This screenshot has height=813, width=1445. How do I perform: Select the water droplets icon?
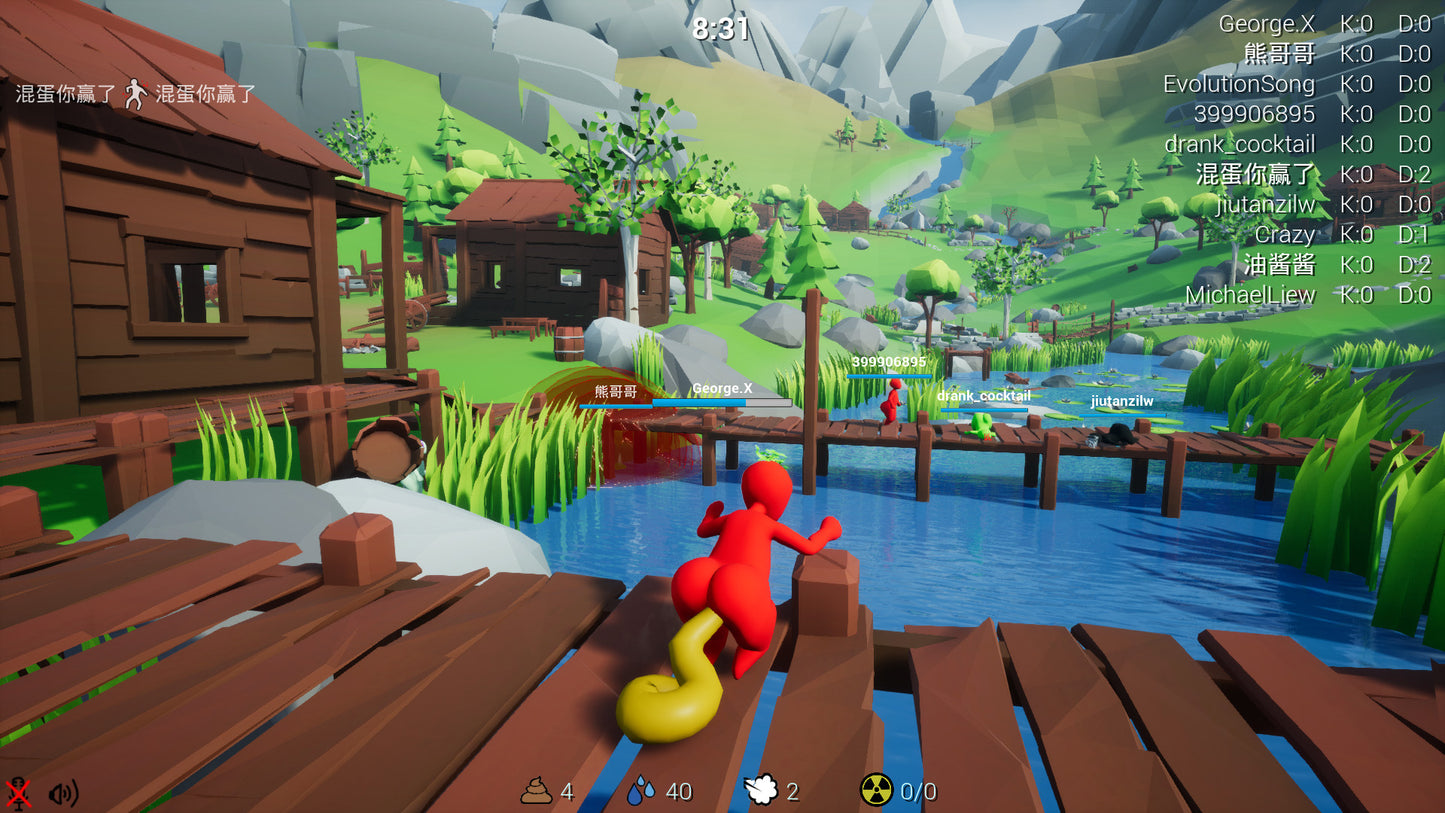[x=642, y=791]
